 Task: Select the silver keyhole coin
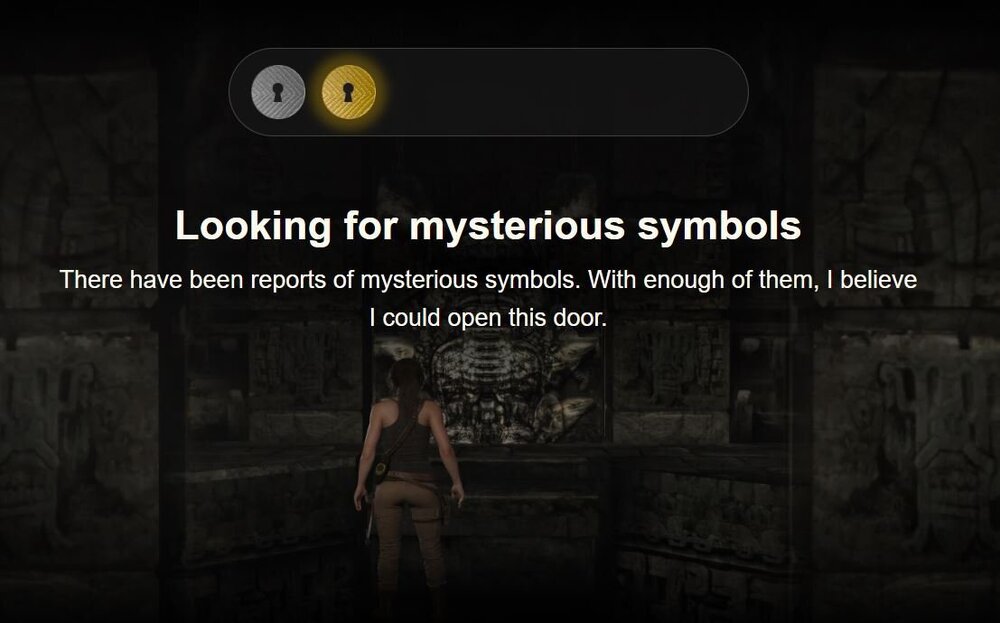(x=277, y=92)
